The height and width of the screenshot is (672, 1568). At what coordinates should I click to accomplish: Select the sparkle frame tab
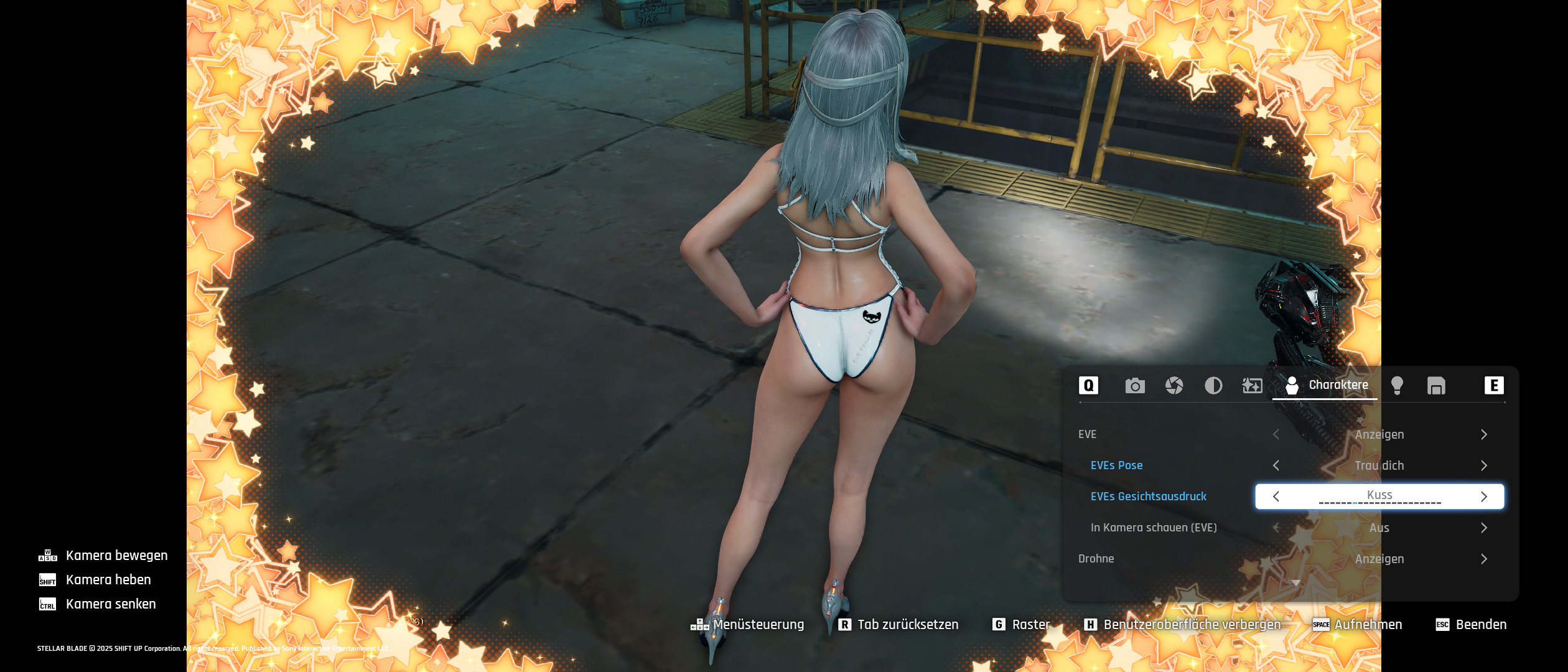point(1252,386)
